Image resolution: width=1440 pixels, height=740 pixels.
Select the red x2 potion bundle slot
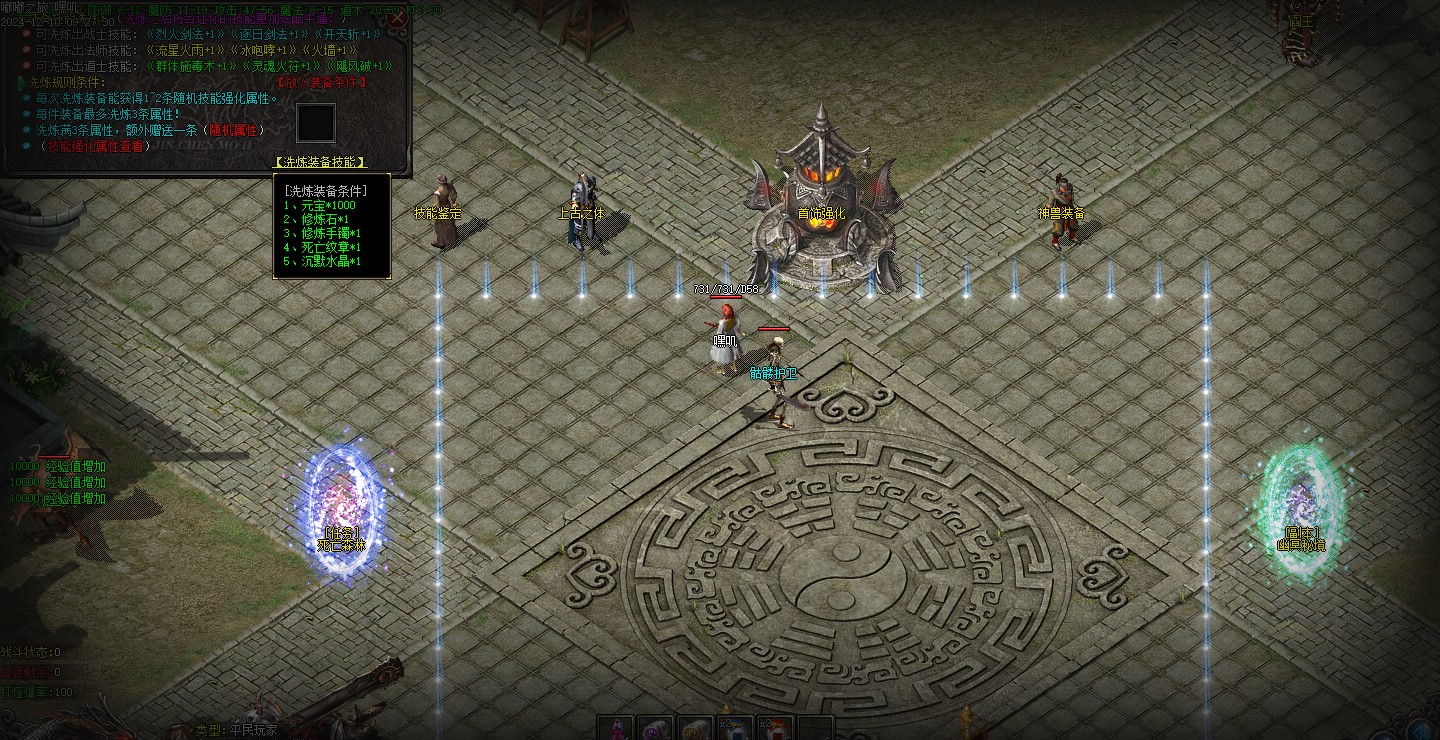776,728
